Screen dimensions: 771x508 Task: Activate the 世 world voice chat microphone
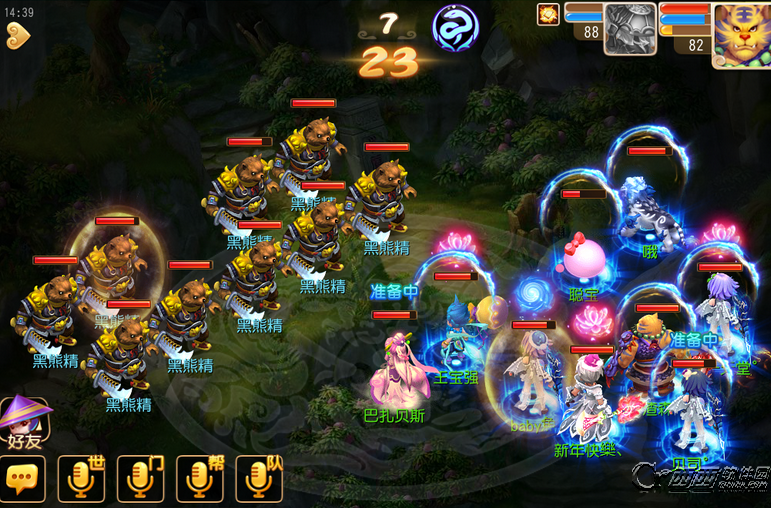point(82,480)
